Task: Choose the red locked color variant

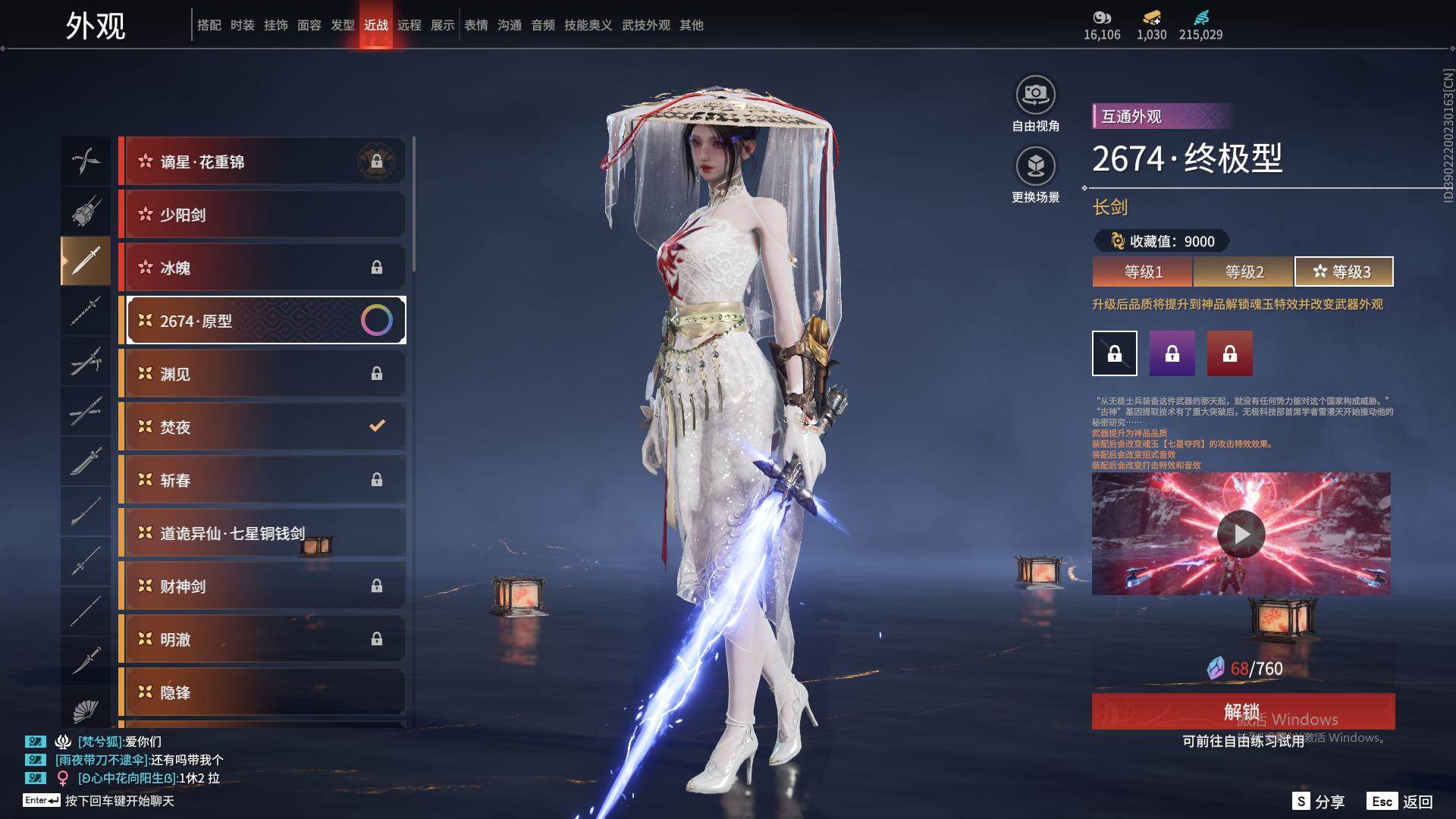Action: [x=1229, y=353]
